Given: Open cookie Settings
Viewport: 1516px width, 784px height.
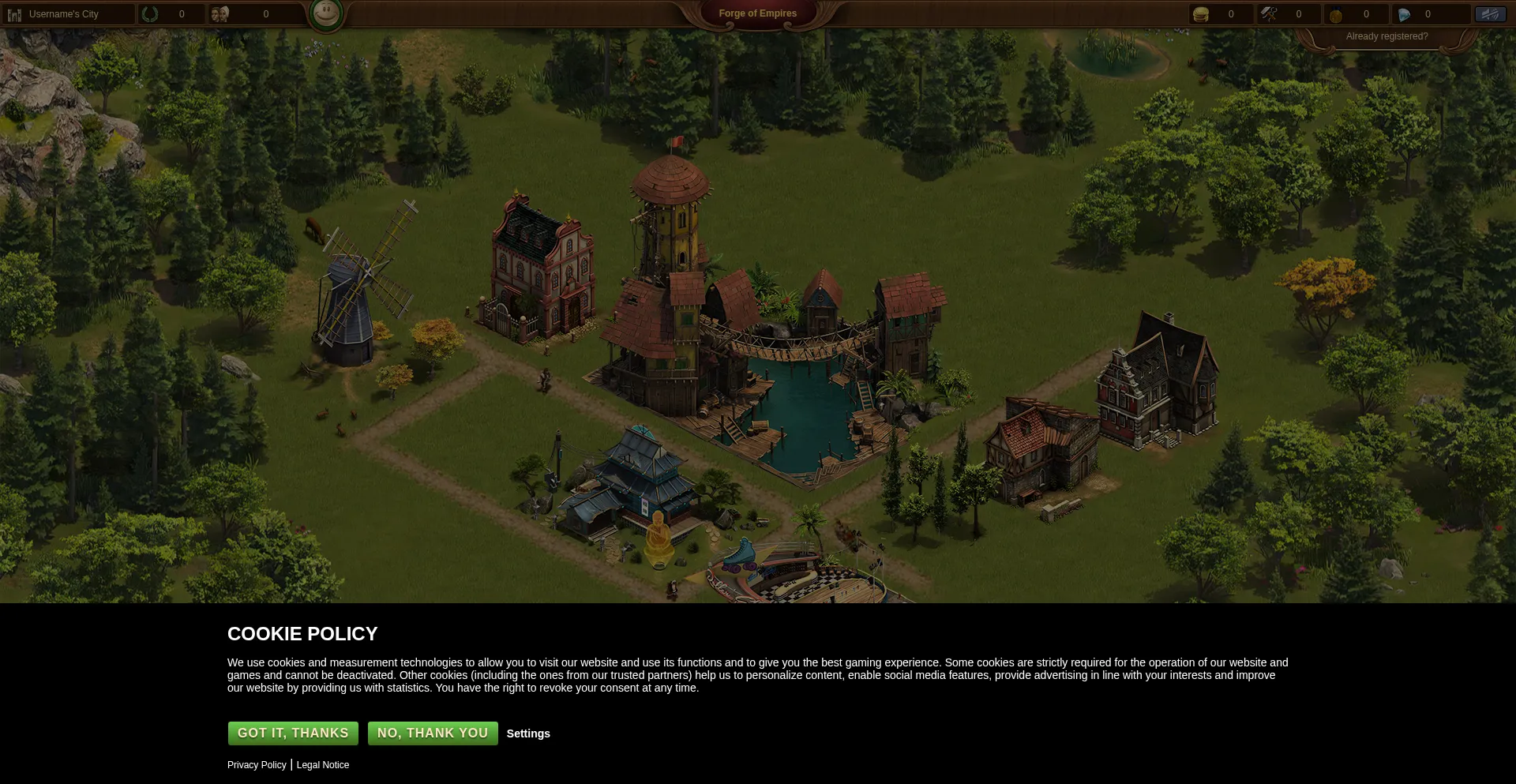Looking at the screenshot, I should click(x=528, y=733).
